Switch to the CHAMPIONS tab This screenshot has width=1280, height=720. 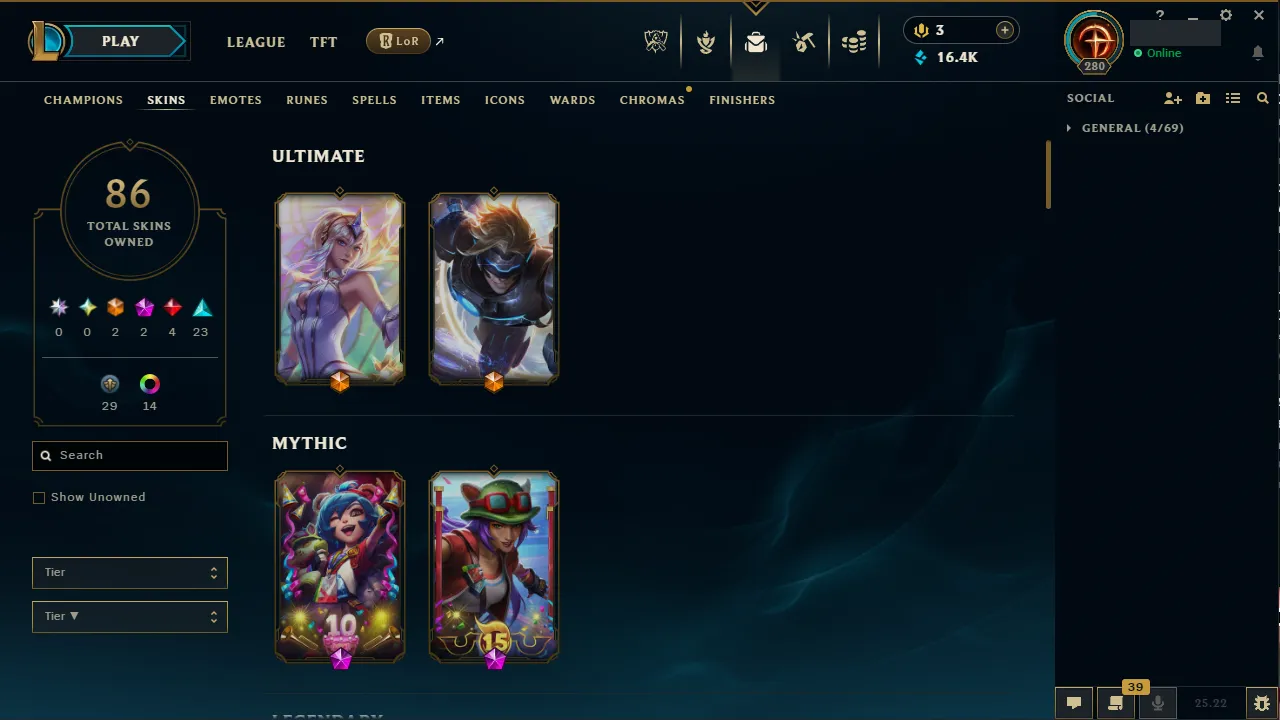(x=83, y=99)
